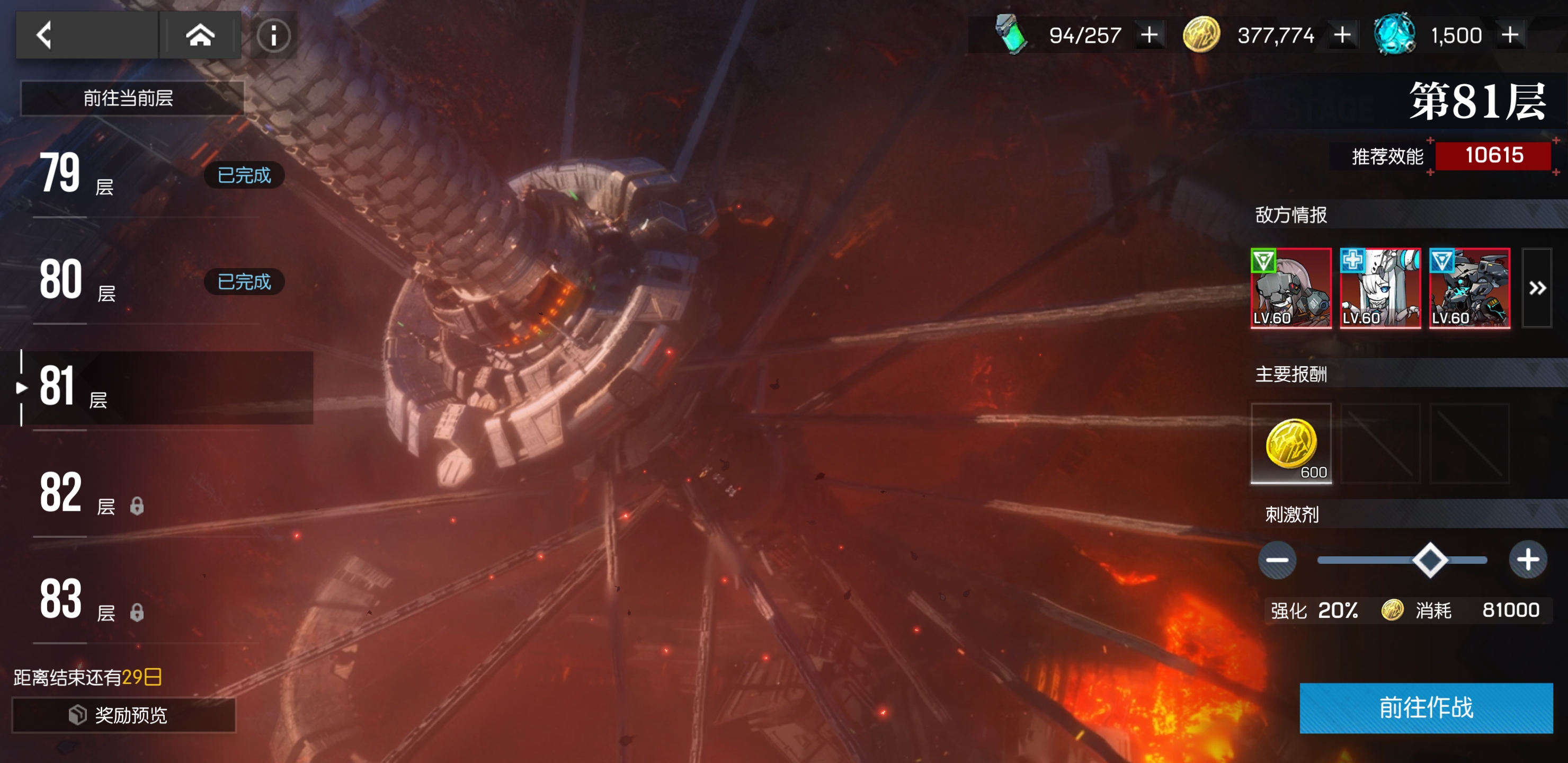This screenshot has width=1568, height=763.
Task: View the white-haired healer enemy portrait
Action: (x=1380, y=288)
